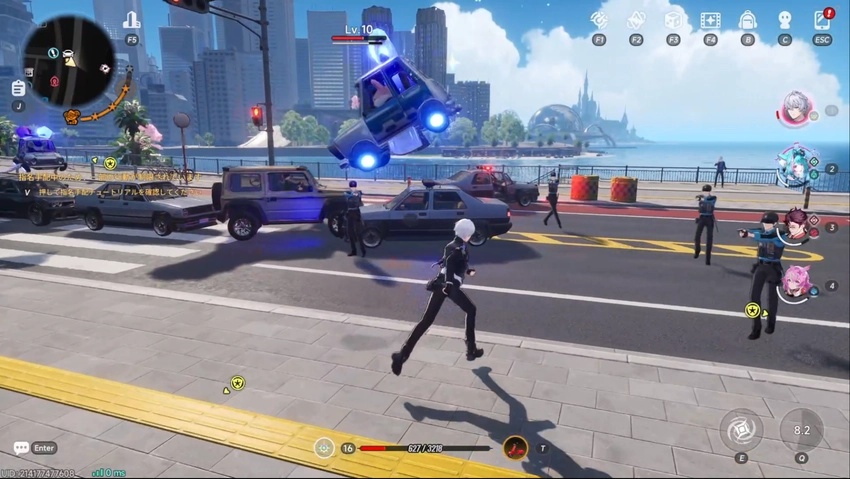The image size is (850, 479).
Task: Open the phone menu with red alert
Action: [x=822, y=19]
